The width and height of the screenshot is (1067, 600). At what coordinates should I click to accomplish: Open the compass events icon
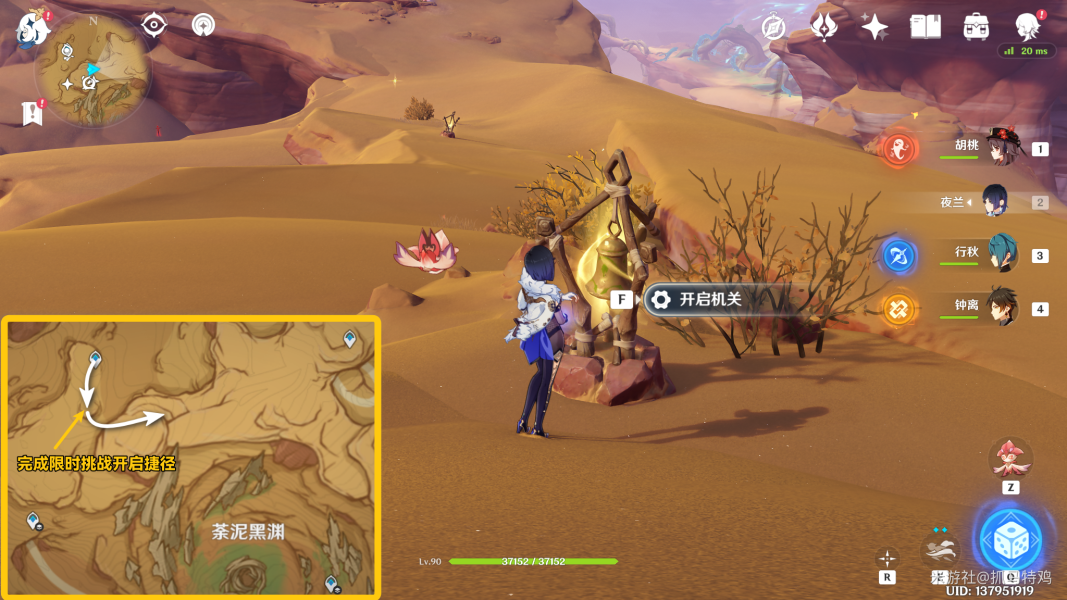click(x=773, y=27)
